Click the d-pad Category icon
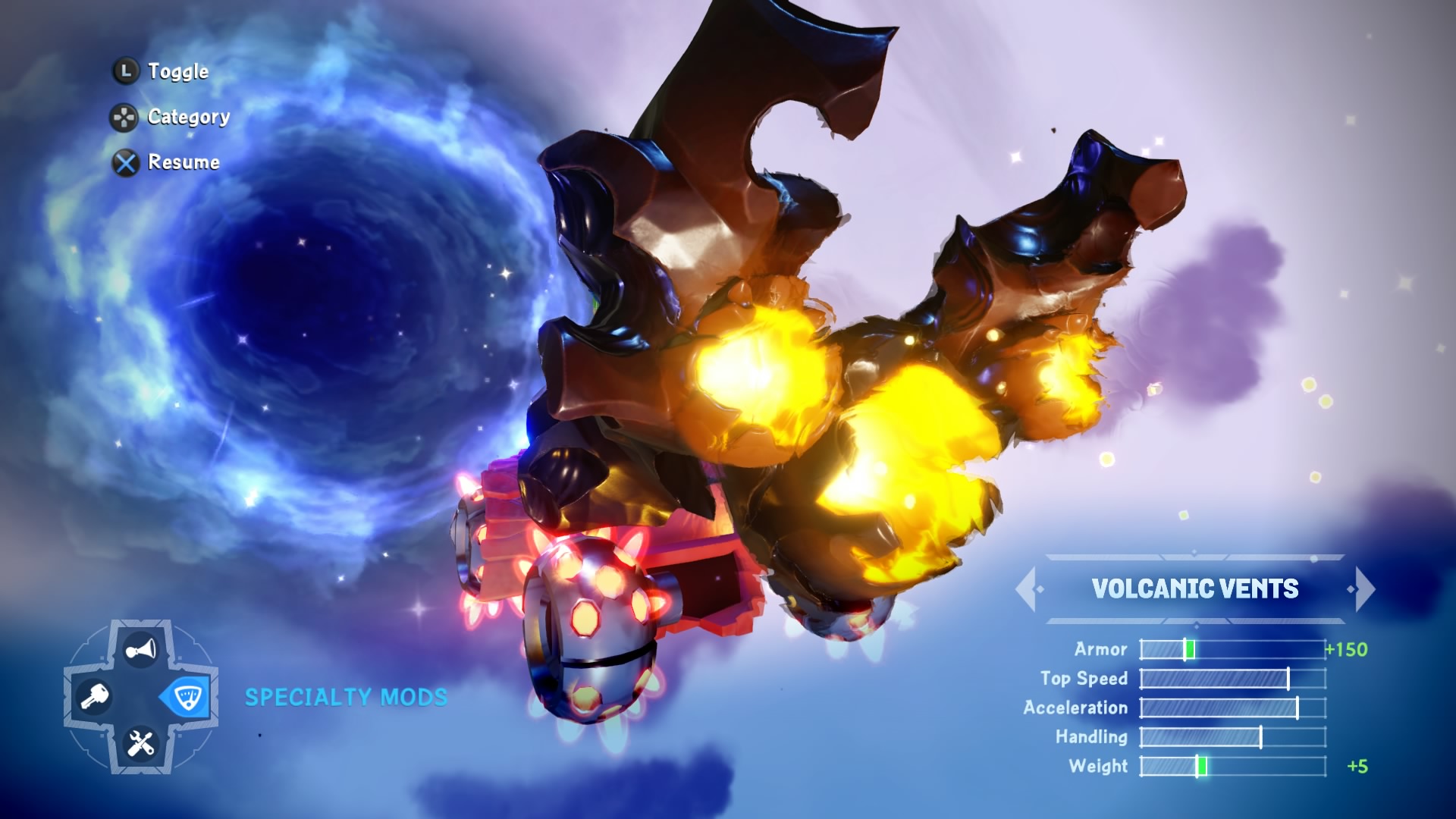Image resolution: width=1456 pixels, height=819 pixels. (x=124, y=117)
